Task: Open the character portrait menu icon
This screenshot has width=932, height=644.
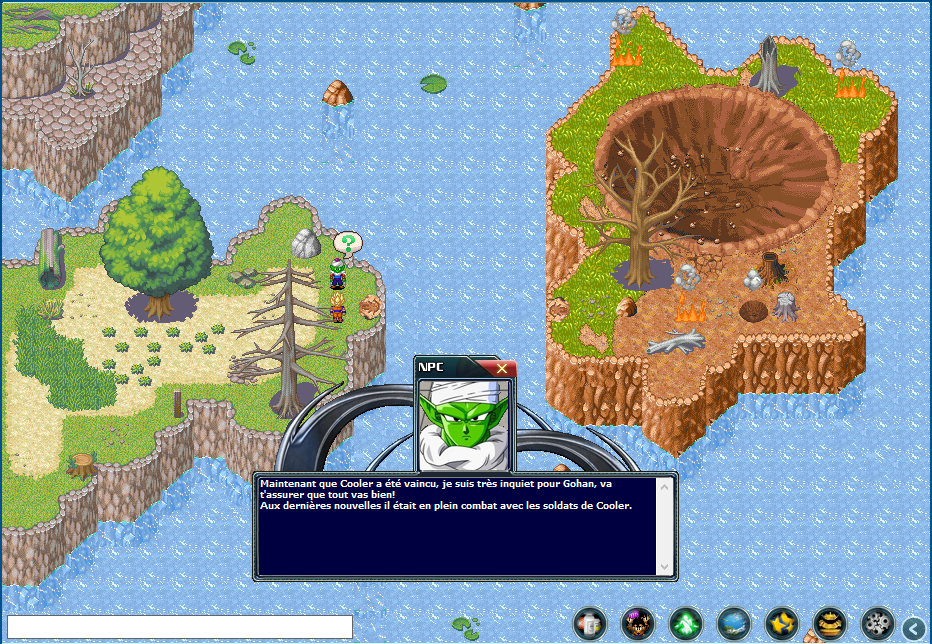Action: pos(637,624)
